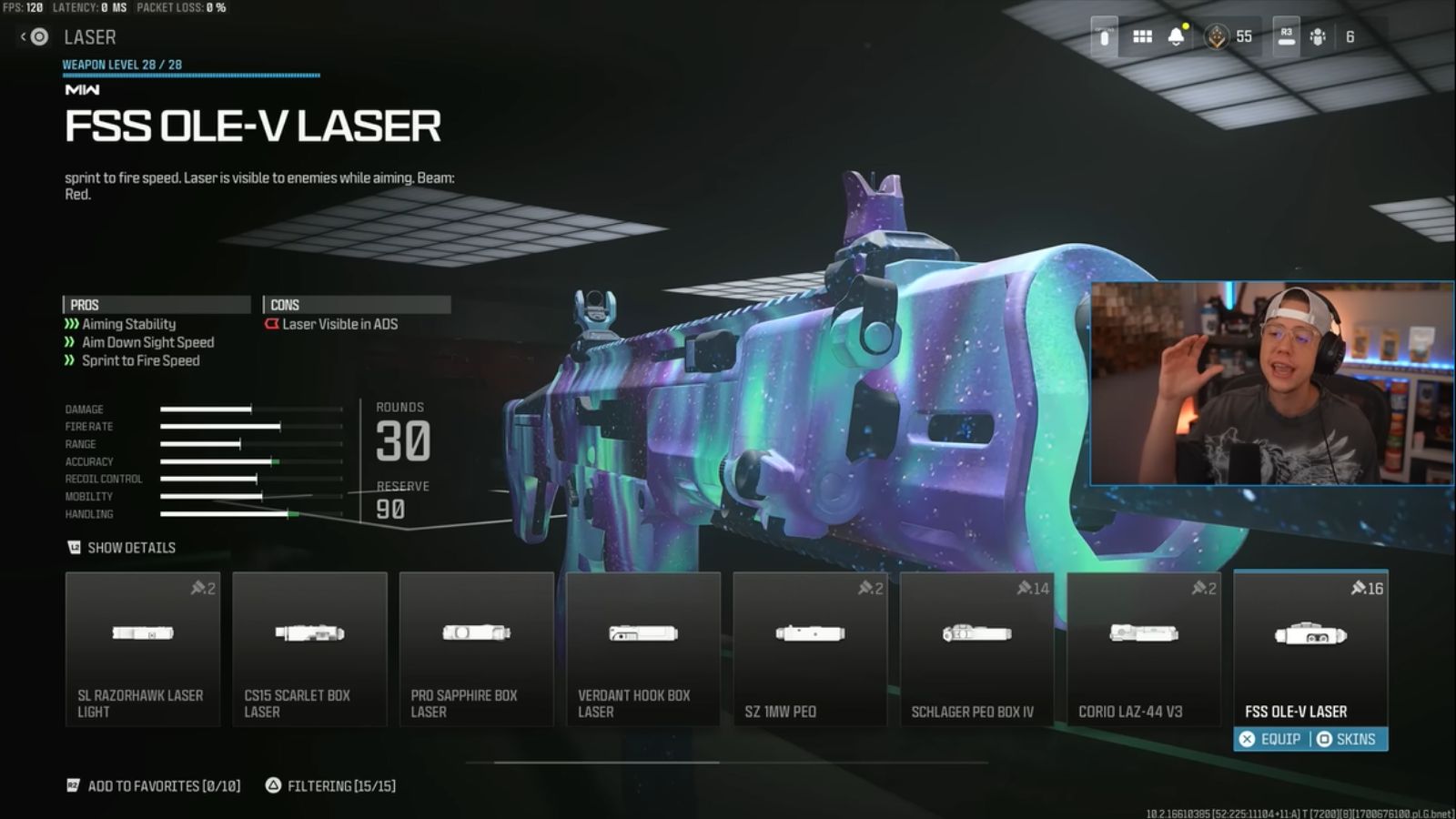Select the Pro Sapphire Box Laser tile
Viewport: 1456px width, 819px height.
(x=476, y=650)
